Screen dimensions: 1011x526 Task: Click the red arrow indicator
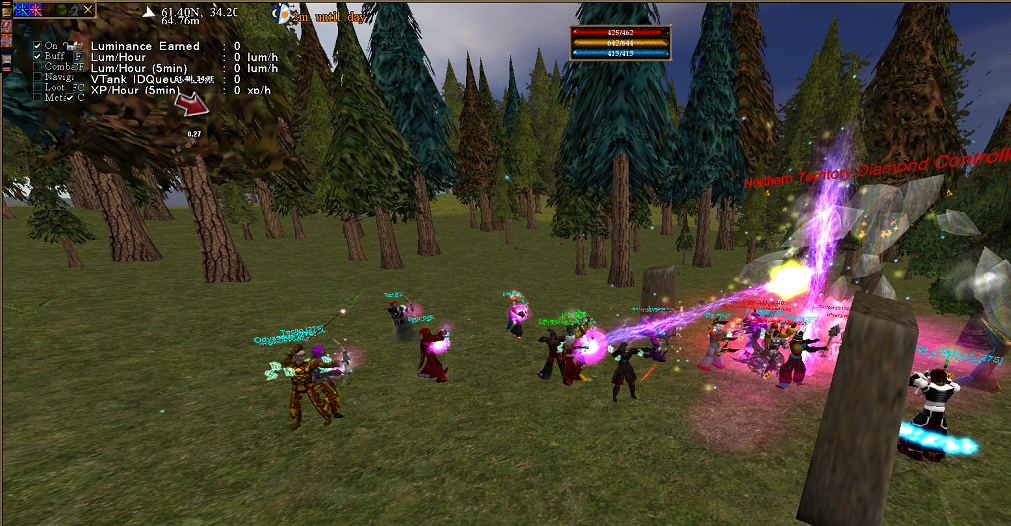[190, 103]
